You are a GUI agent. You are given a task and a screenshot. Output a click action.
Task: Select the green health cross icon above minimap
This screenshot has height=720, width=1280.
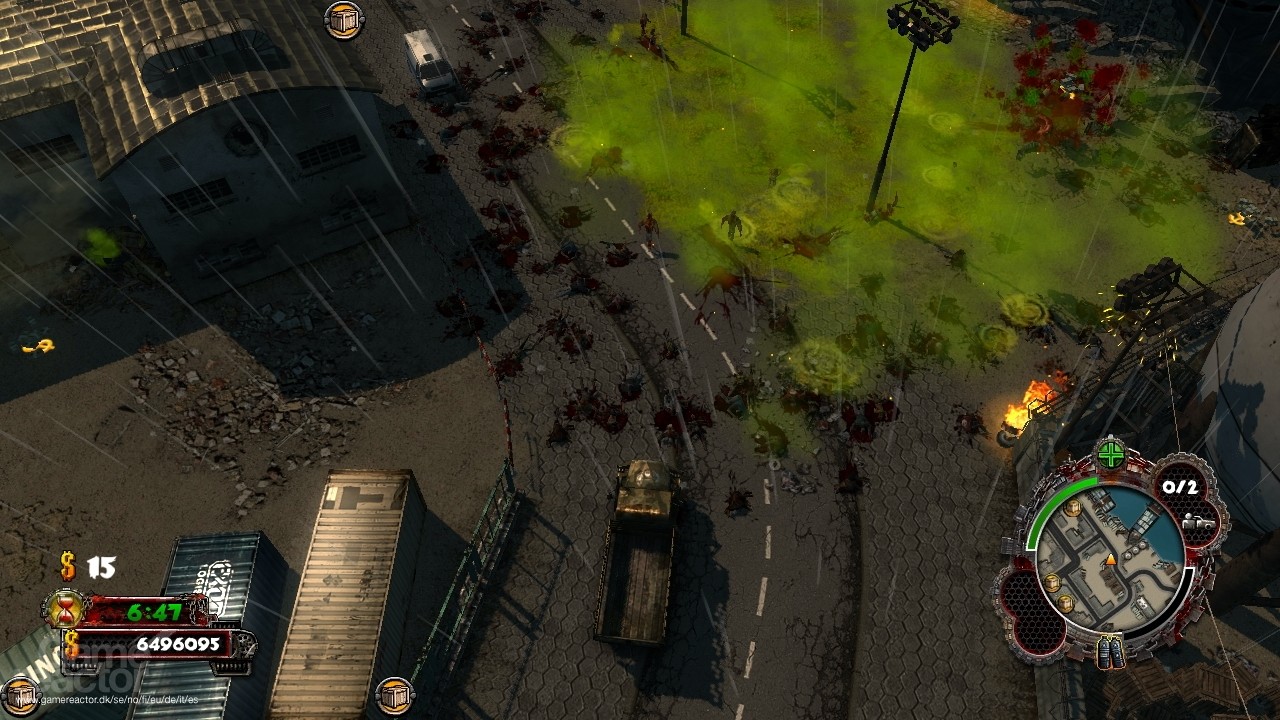pos(1110,453)
